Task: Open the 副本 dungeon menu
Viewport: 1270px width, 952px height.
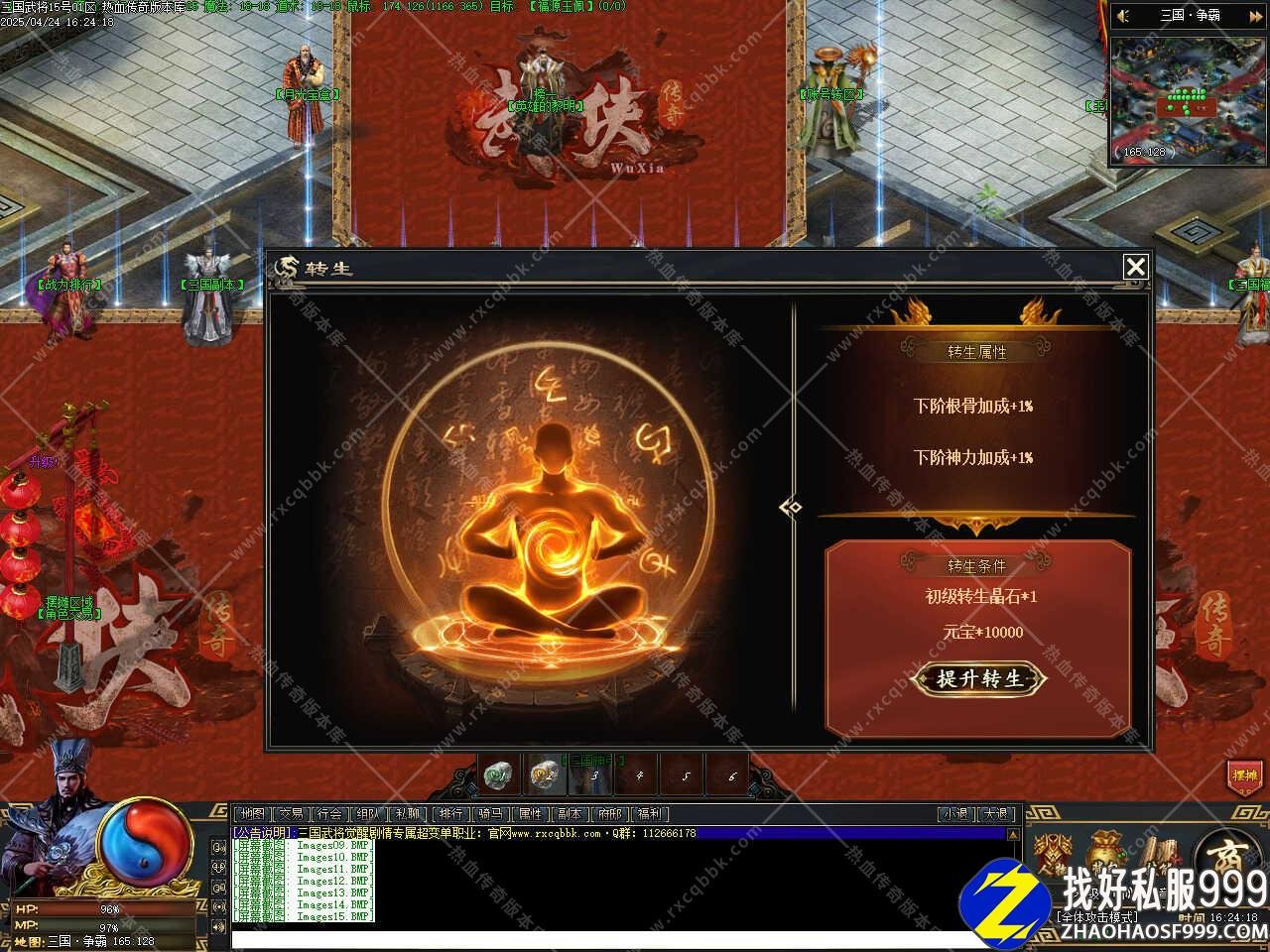Action: [x=570, y=813]
